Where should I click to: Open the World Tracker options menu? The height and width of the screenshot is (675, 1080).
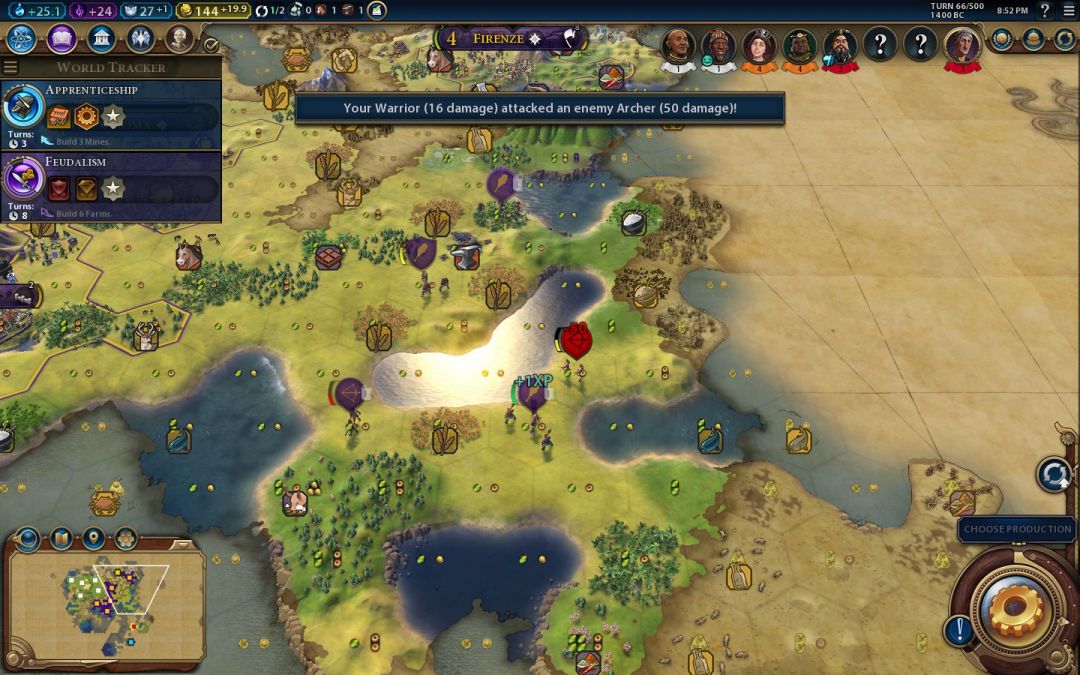[x=10, y=67]
